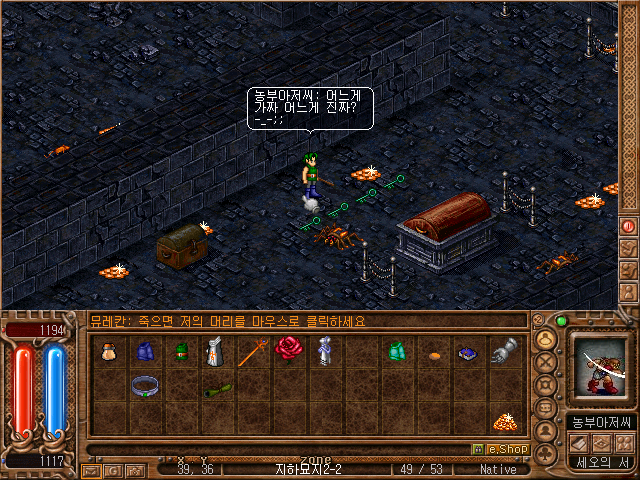Select the red rose item
640x480 pixels.
[x=288, y=348]
